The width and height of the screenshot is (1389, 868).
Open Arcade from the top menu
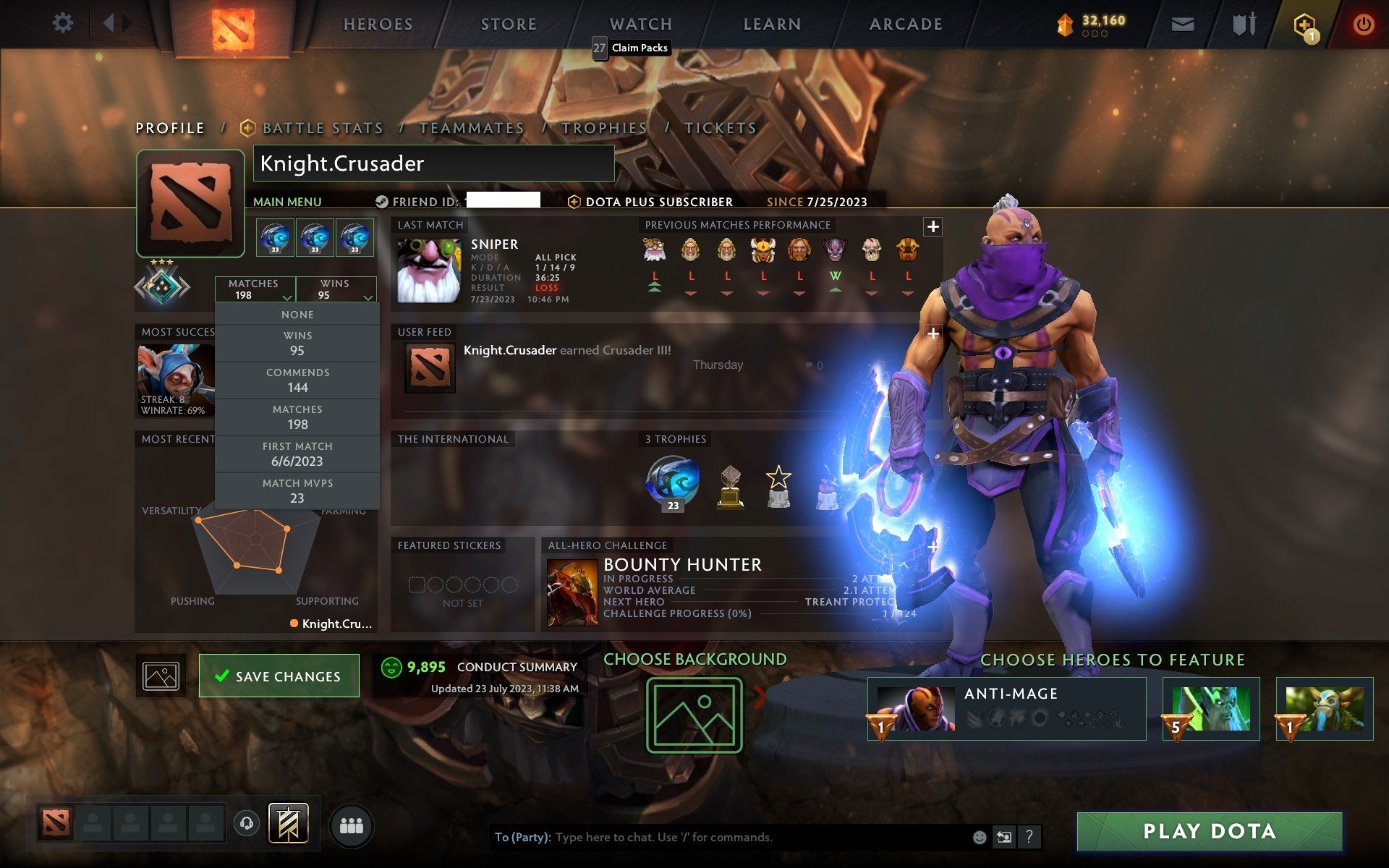905,23
